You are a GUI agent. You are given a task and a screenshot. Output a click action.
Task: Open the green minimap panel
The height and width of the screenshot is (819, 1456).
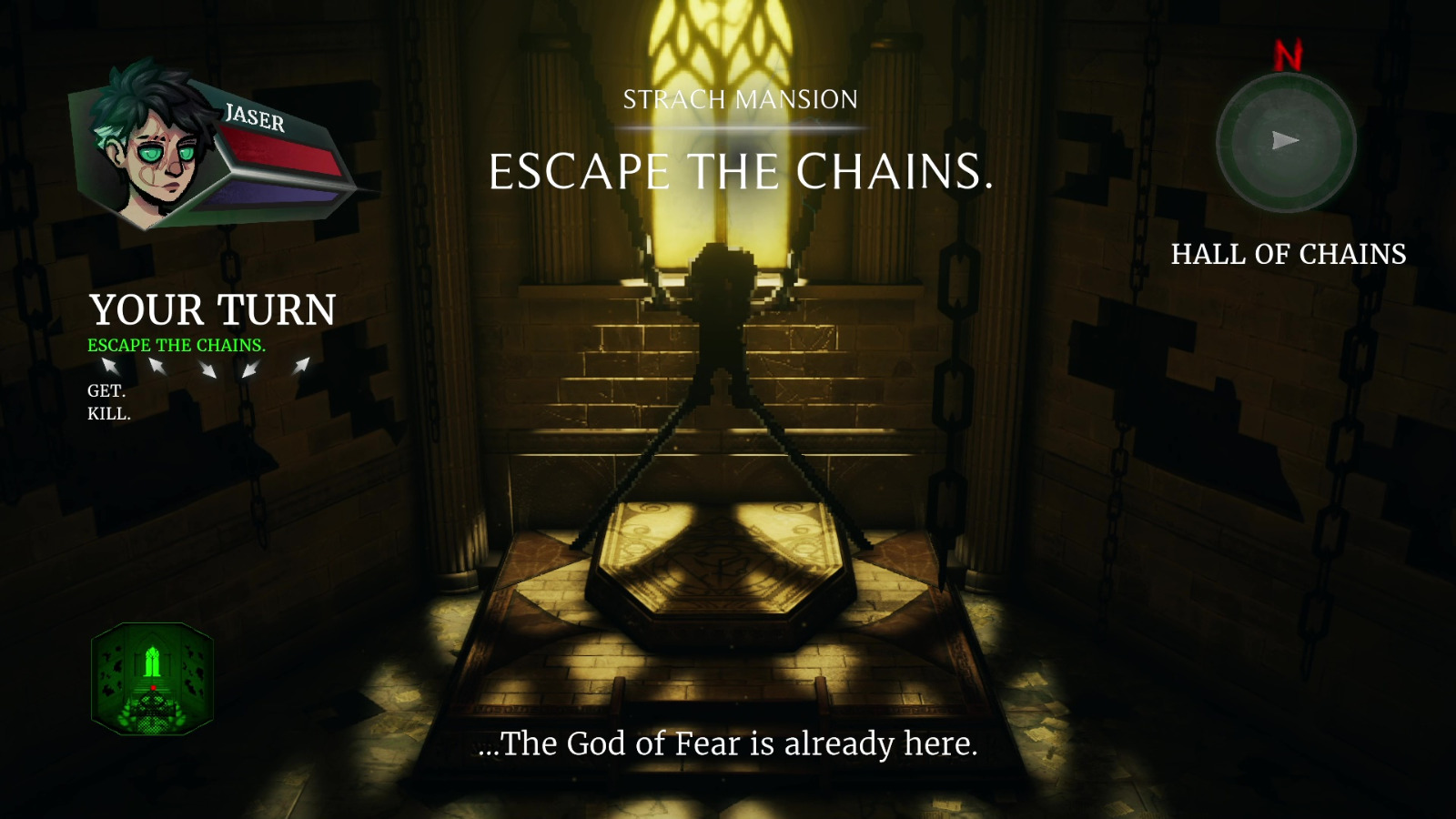(153, 681)
